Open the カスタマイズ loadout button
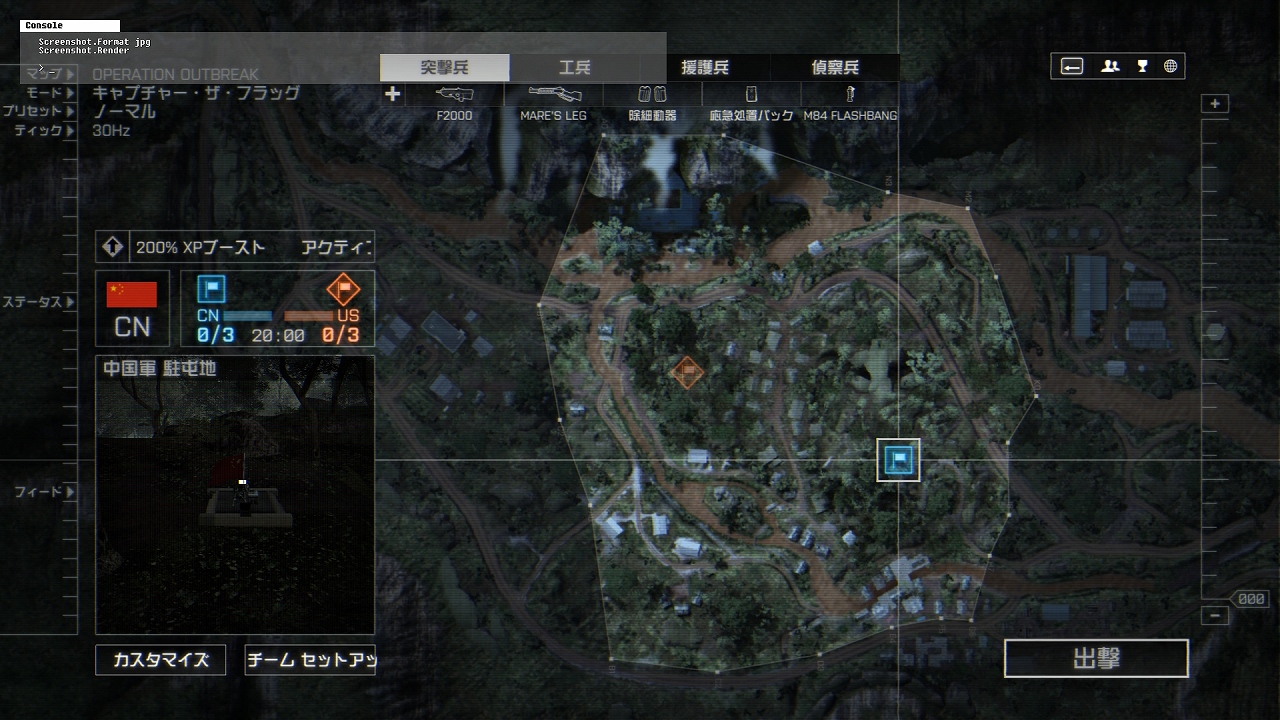 [x=161, y=660]
